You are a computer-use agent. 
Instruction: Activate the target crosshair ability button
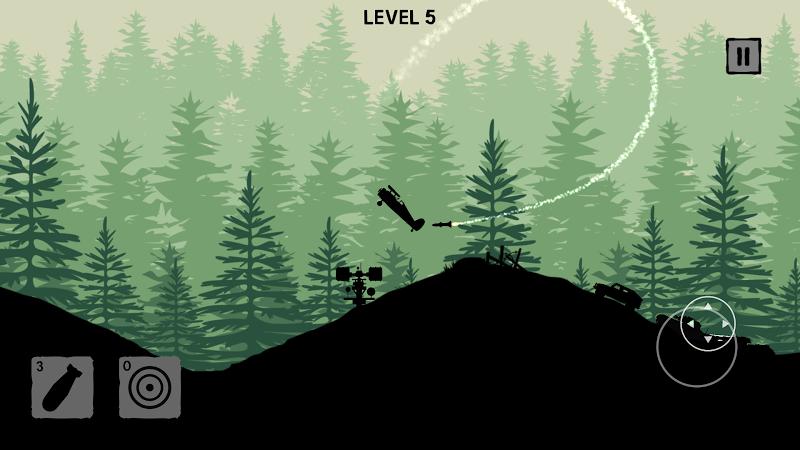(x=150, y=387)
